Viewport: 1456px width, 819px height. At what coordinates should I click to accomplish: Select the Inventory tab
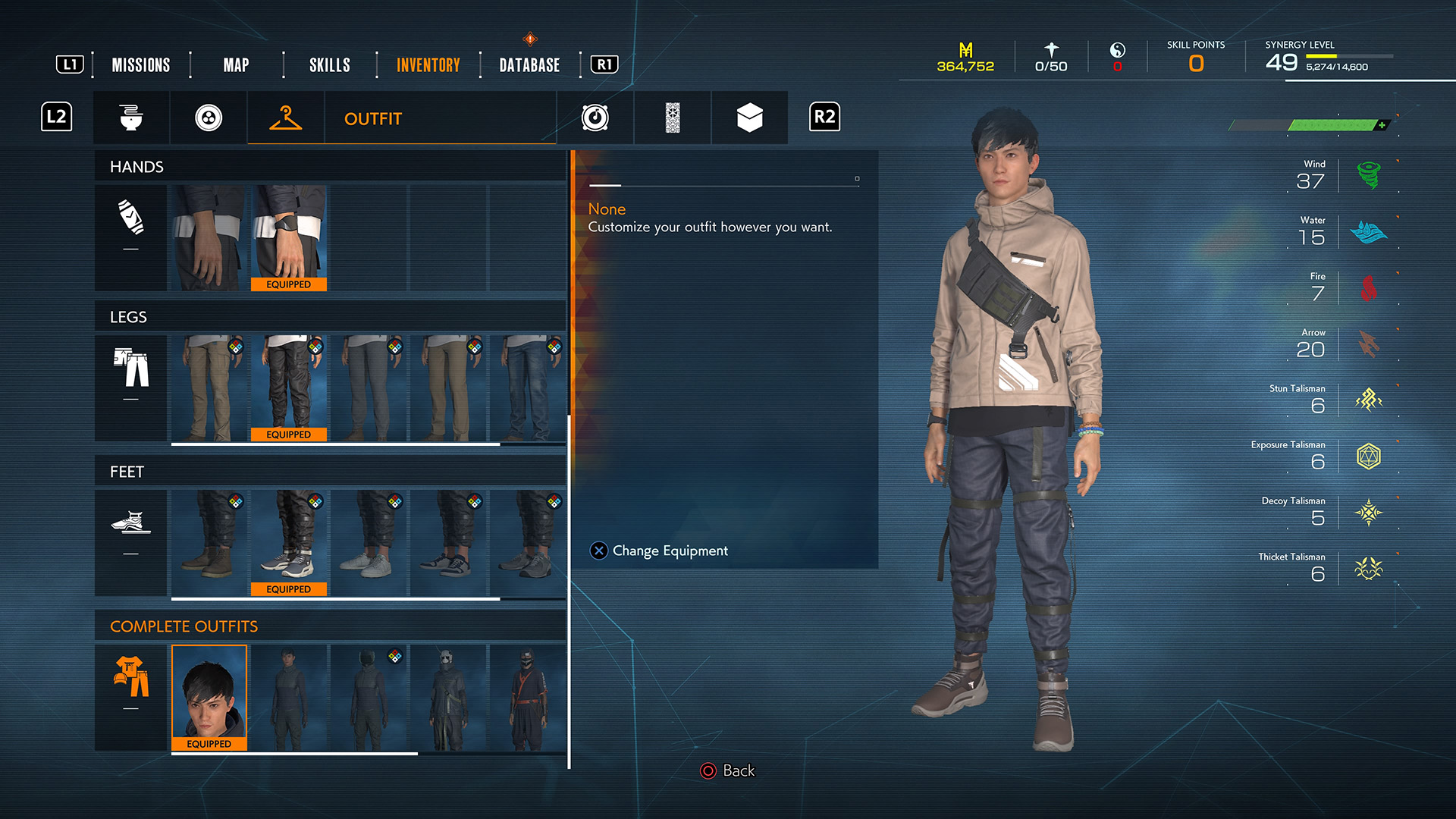[x=428, y=65]
